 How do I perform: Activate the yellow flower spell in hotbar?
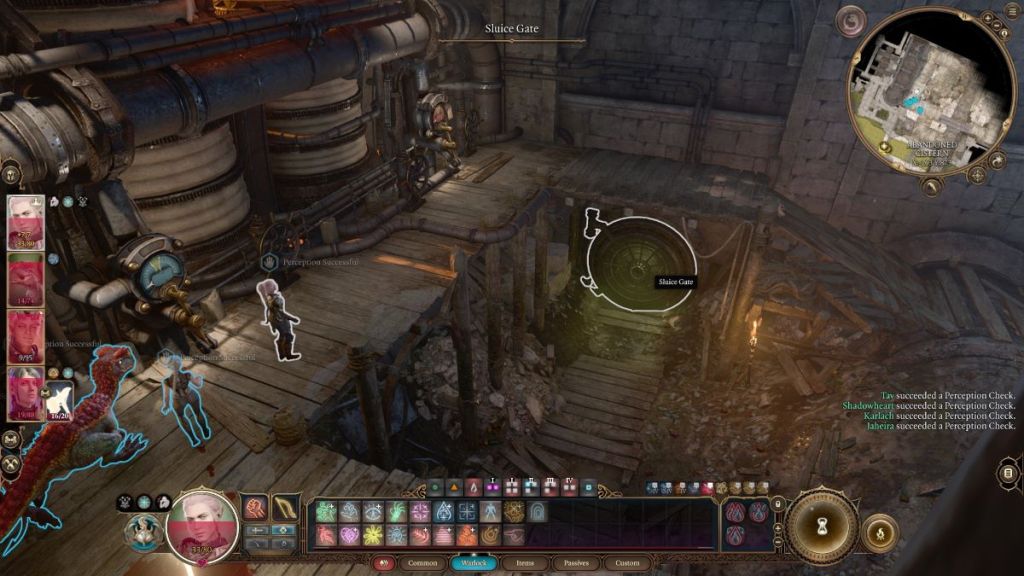coord(374,535)
